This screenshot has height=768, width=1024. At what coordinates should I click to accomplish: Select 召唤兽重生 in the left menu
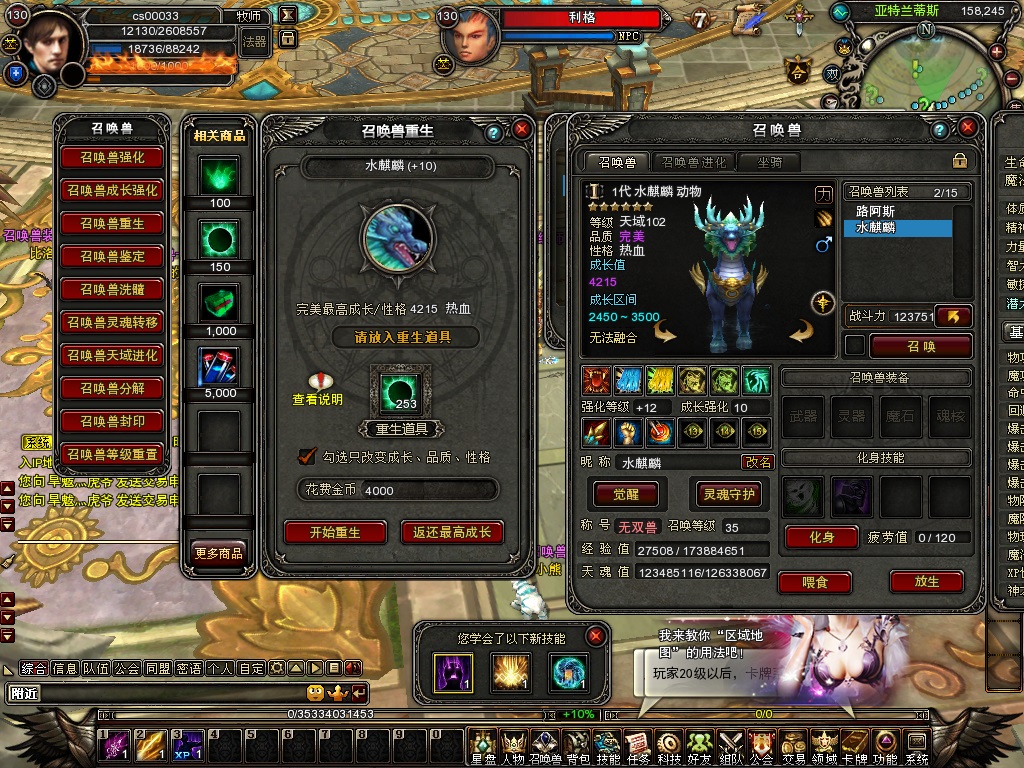point(112,224)
